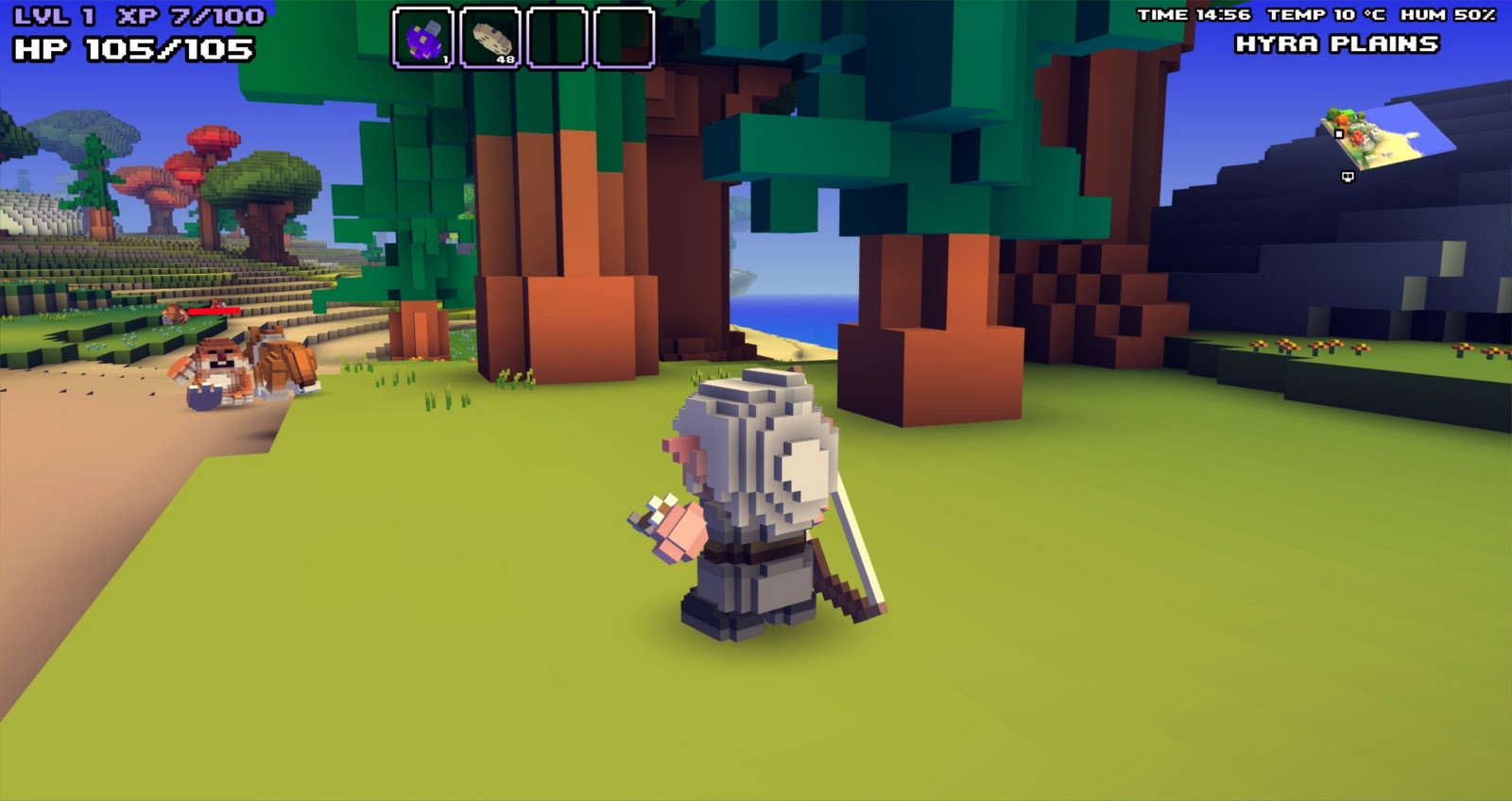Click the player character with the shield
This screenshot has height=801, width=1512.
pos(756,501)
